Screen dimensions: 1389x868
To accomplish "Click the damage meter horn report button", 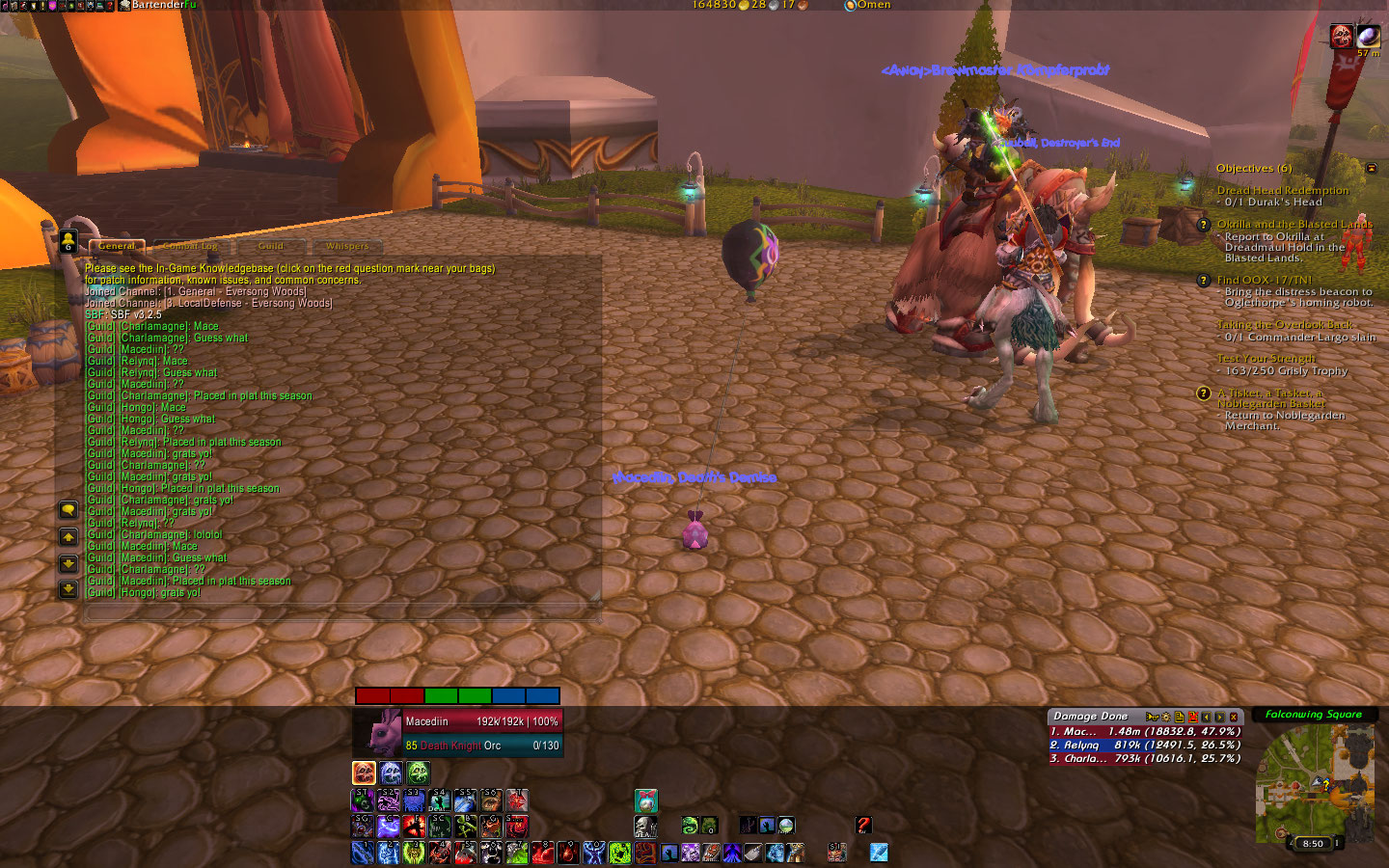I will pos(1152,717).
